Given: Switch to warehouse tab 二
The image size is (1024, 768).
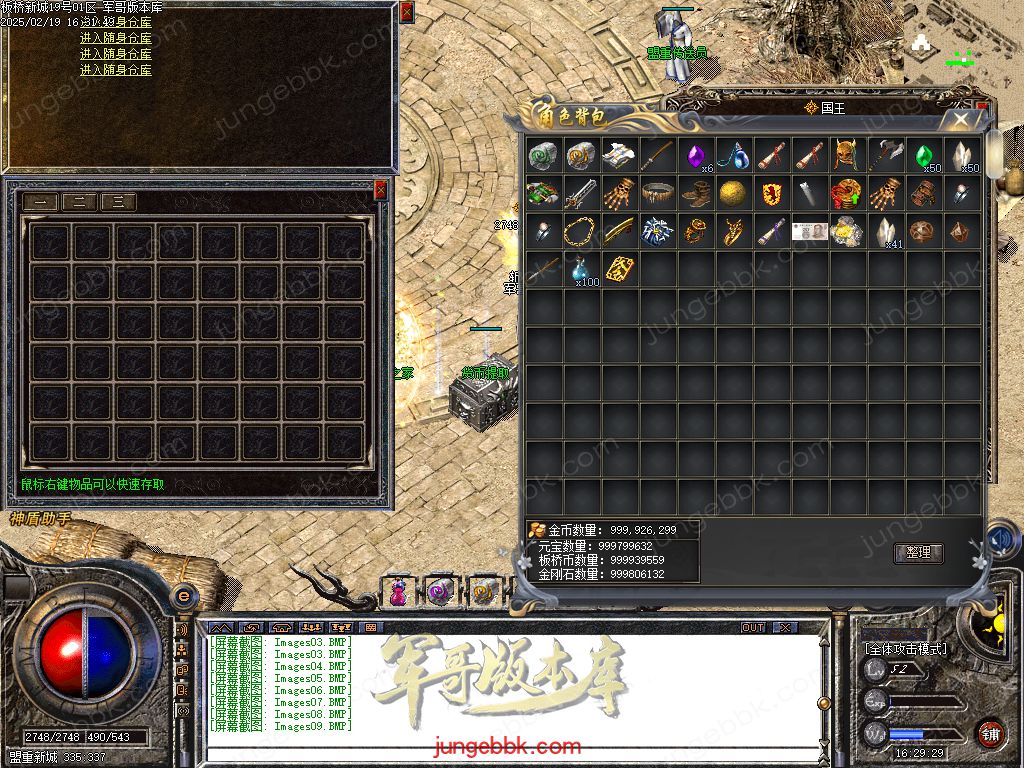Looking at the screenshot, I should [78, 202].
